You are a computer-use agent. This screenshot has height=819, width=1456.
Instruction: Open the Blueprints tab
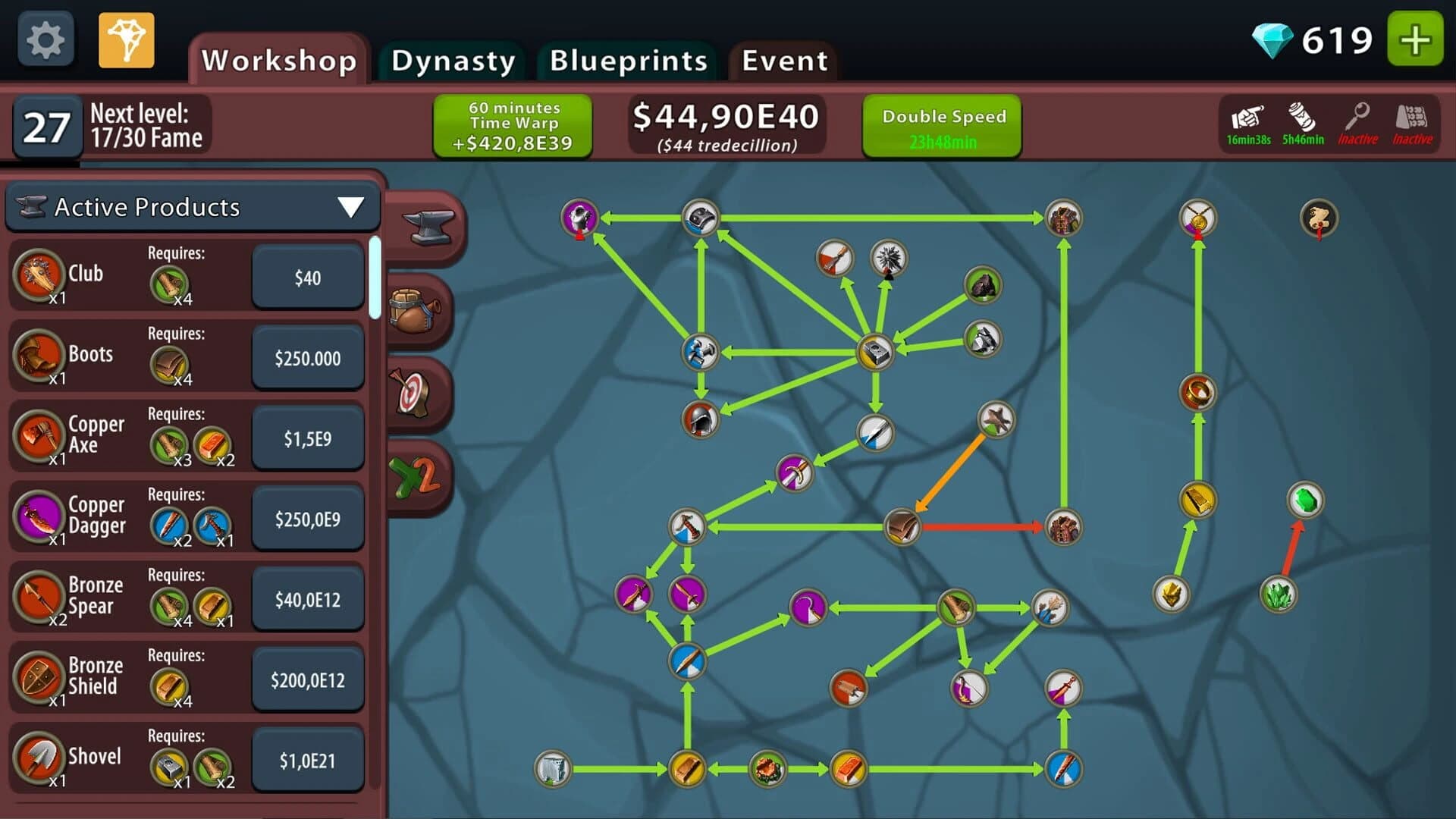(x=629, y=61)
